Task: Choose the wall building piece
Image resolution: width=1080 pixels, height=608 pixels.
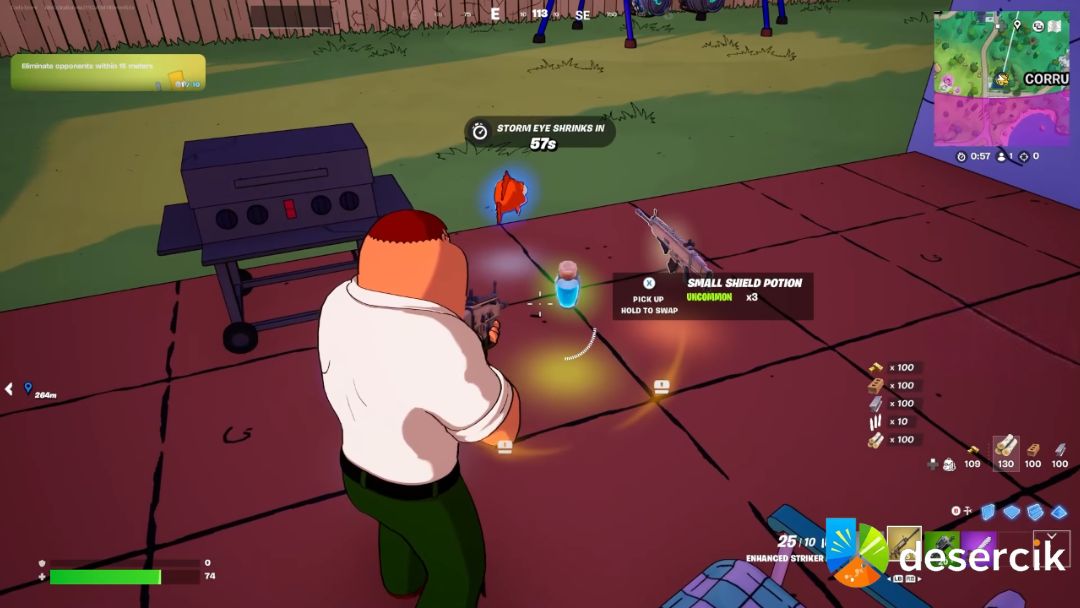Action: pyautogui.click(x=988, y=512)
